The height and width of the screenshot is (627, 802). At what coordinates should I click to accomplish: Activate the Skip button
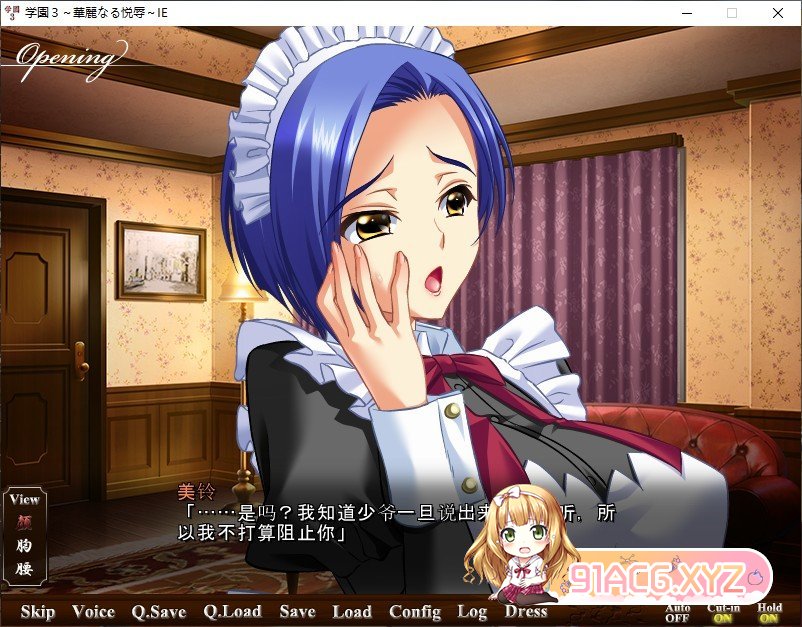(37, 612)
